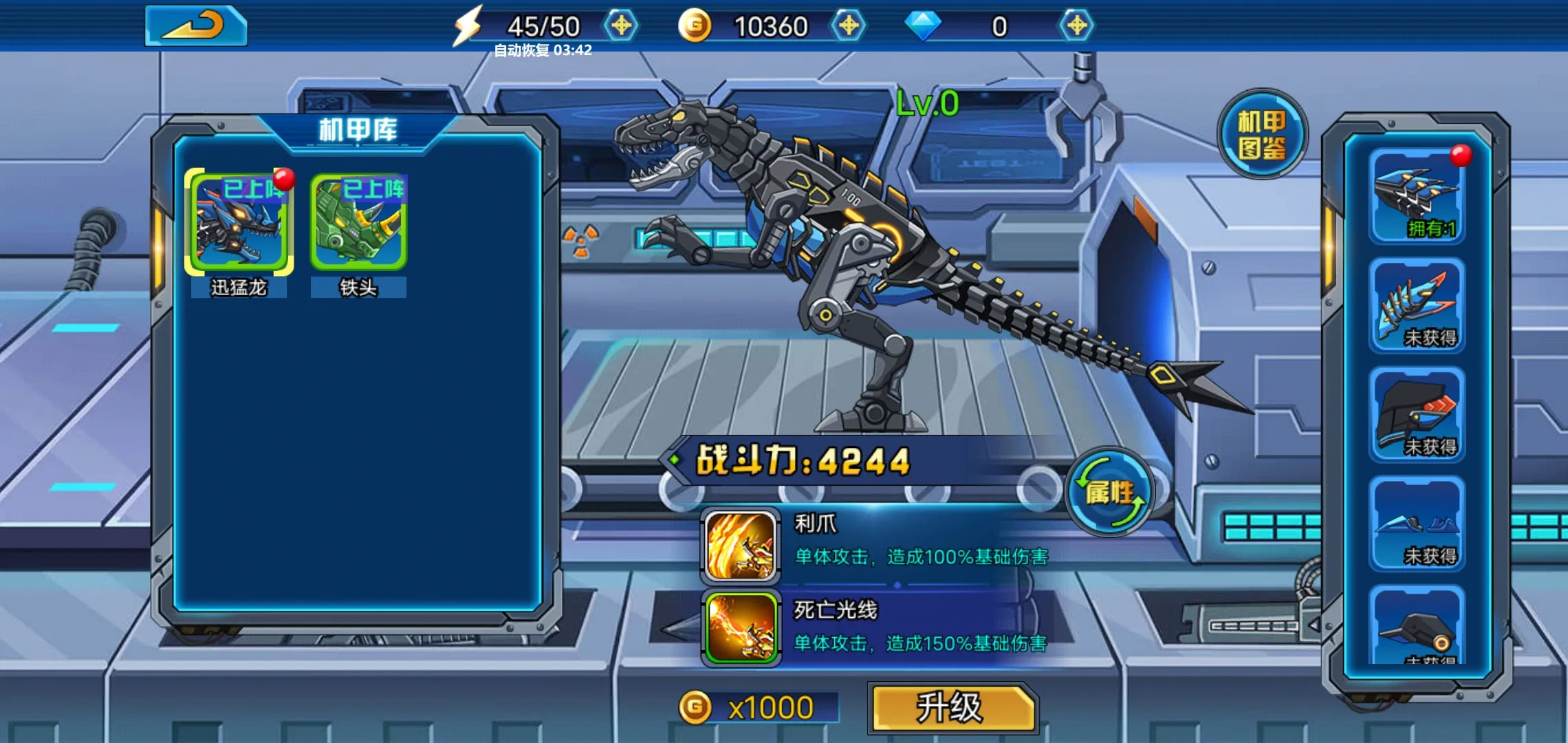Add energy with the plus beside 45/50
1568x743 pixels.
pos(621,26)
